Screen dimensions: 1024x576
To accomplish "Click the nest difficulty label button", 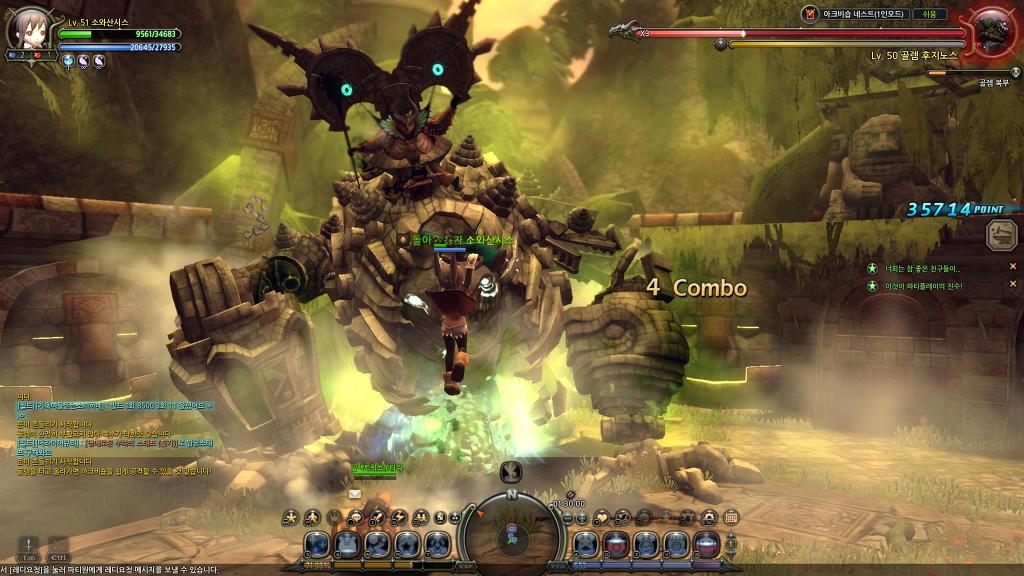I will click(x=929, y=14).
